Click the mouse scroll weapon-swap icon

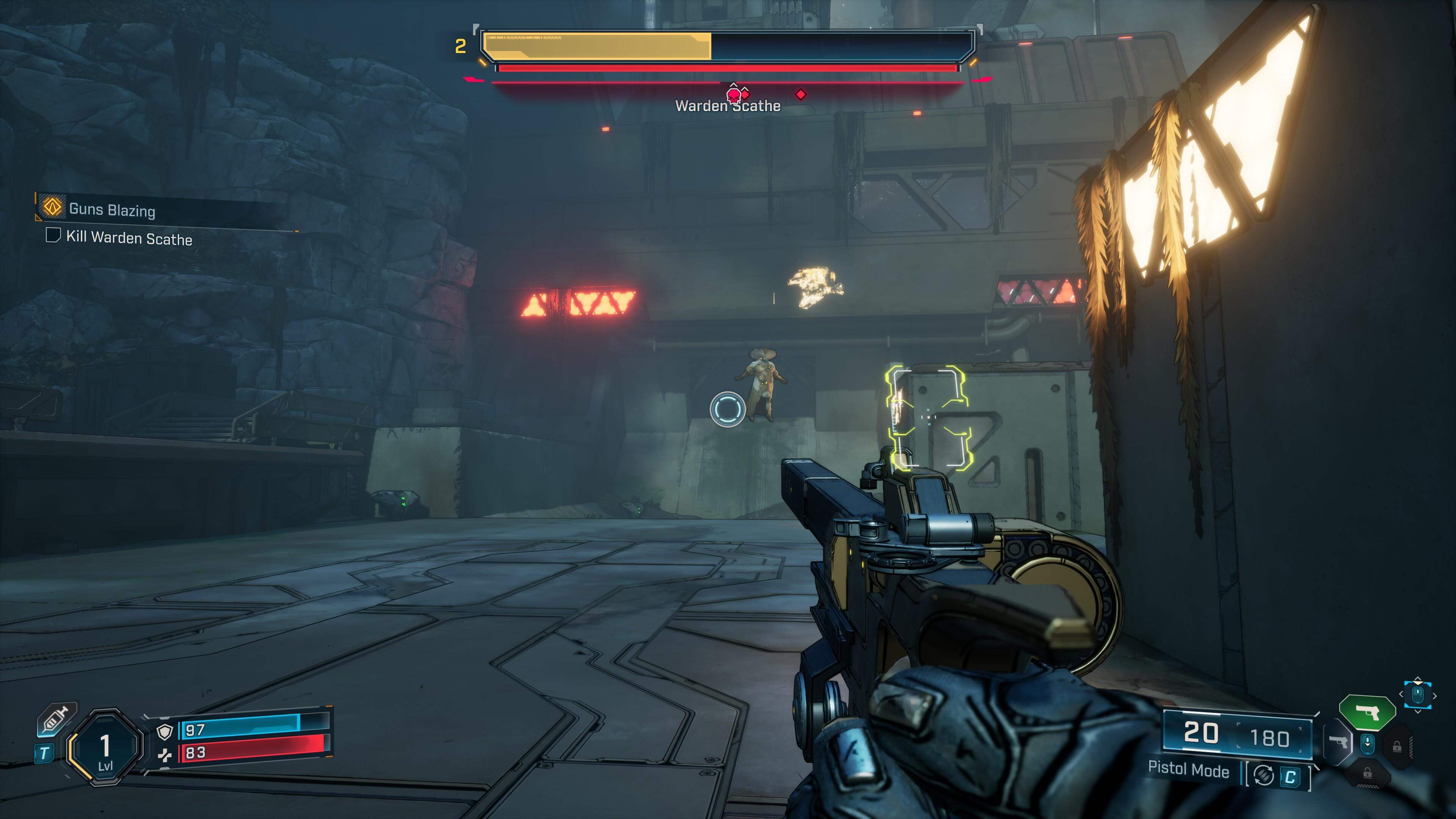pyautogui.click(x=1367, y=744)
